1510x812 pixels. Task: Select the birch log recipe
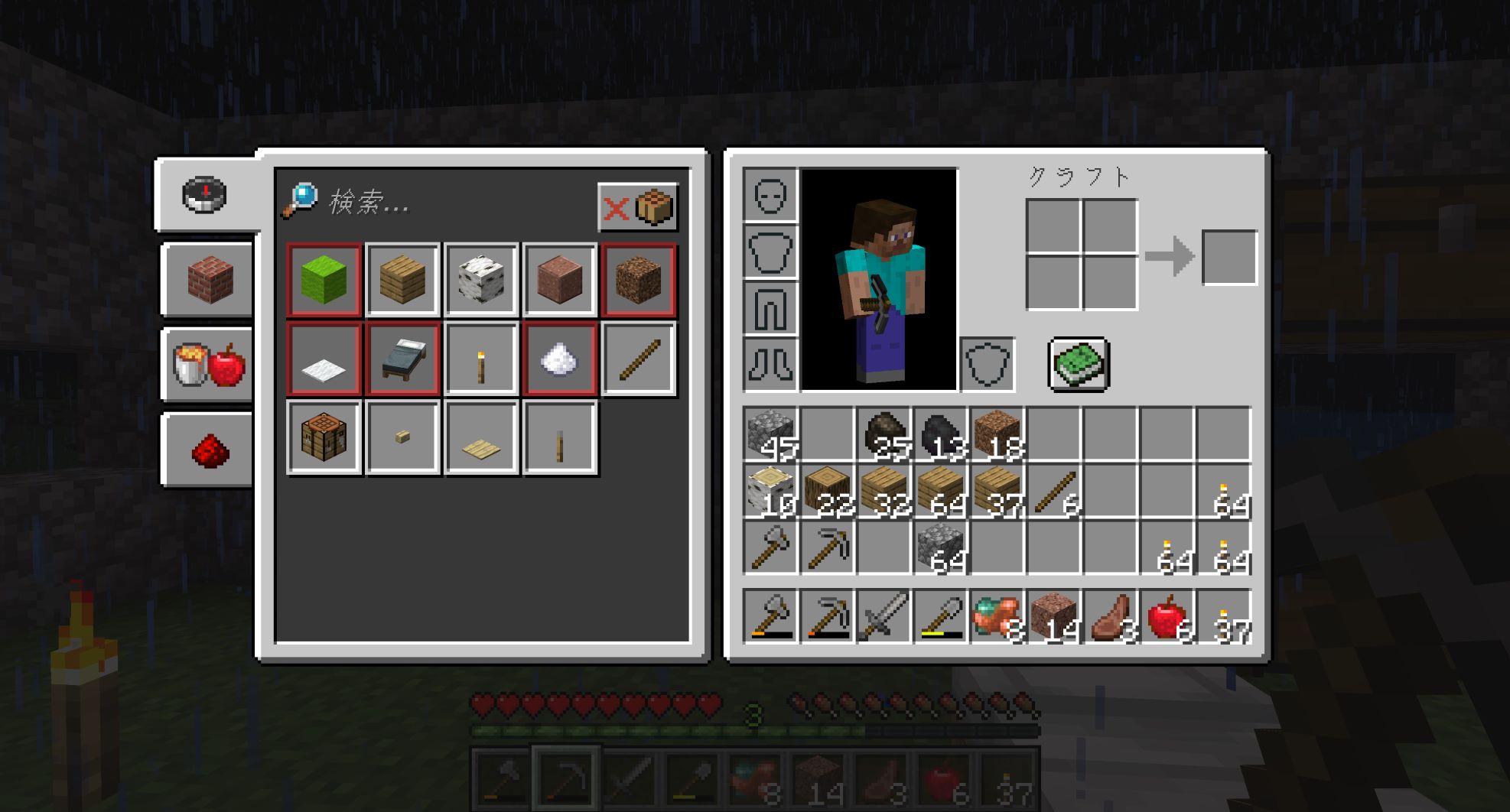point(481,280)
